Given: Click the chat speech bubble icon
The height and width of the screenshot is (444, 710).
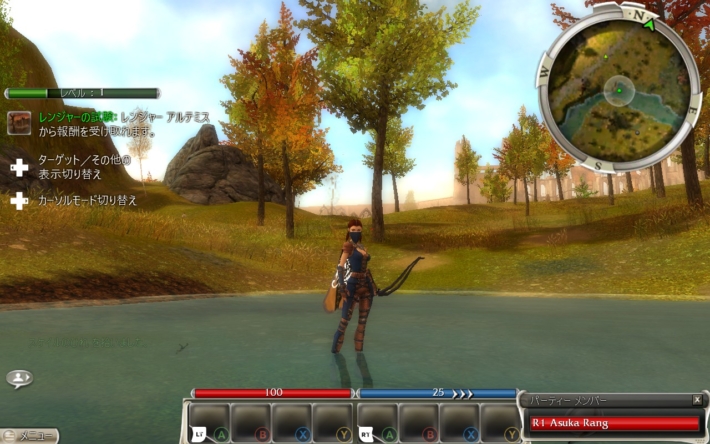Looking at the screenshot, I should click(x=18, y=378).
